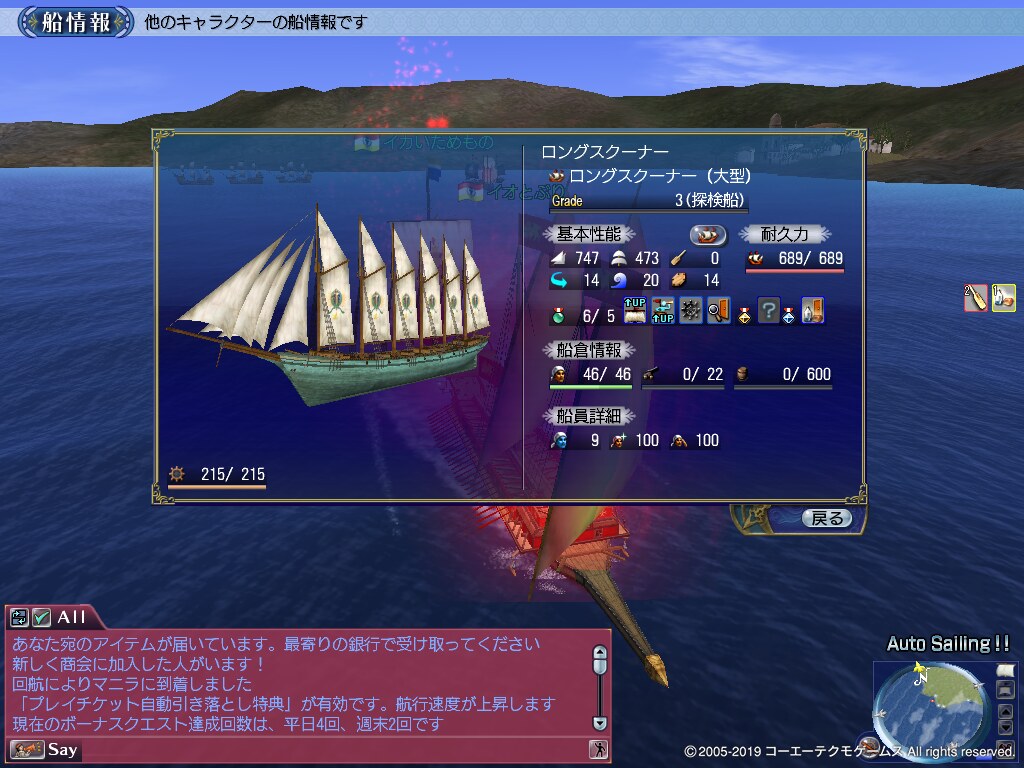Click the ship's helm wheel skill icon
Screen dimensions: 1024x768
point(691,311)
